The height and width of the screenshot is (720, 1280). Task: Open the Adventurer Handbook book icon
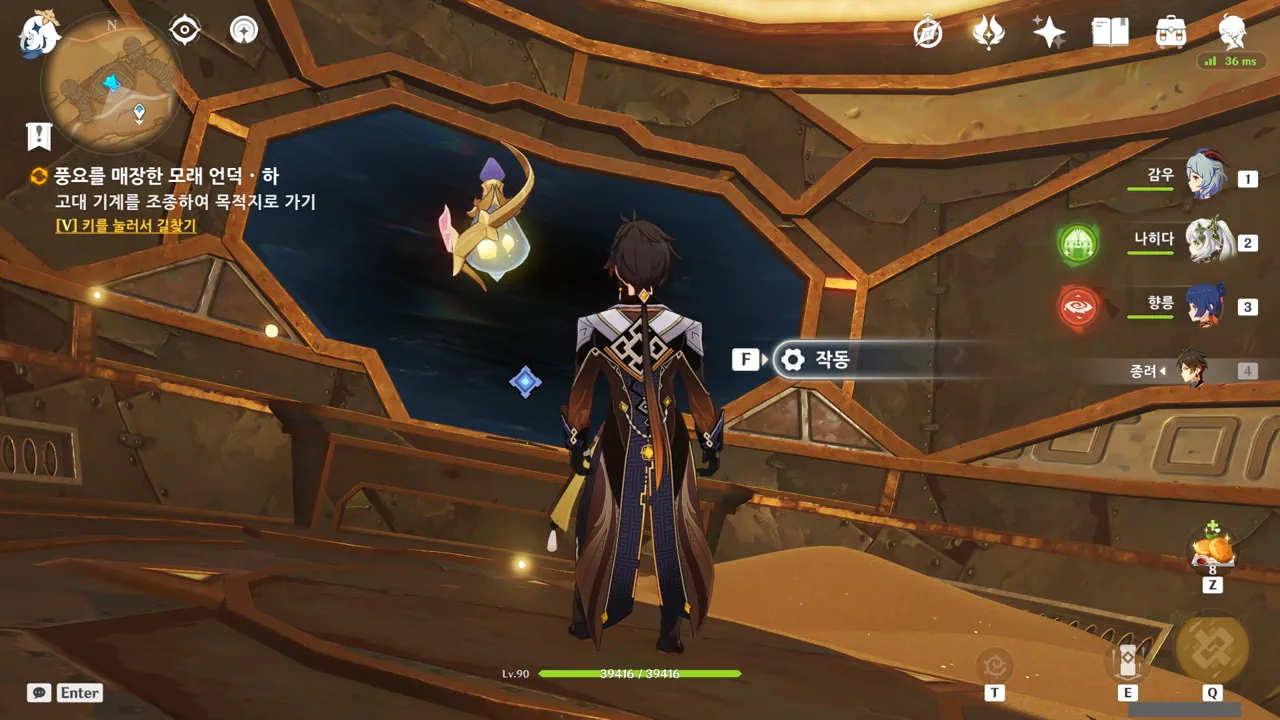click(1110, 33)
